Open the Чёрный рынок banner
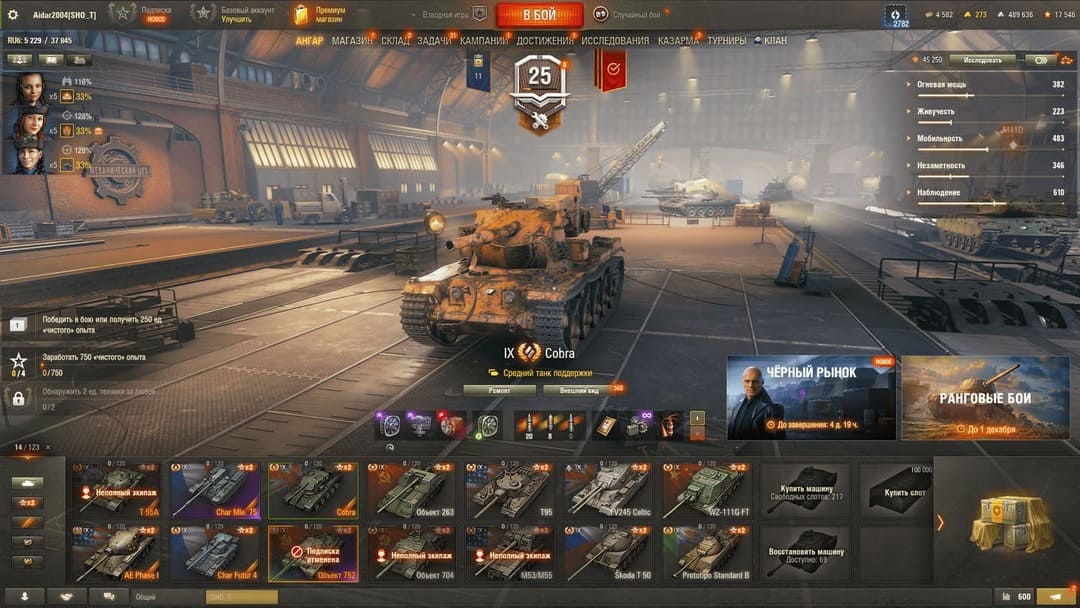This screenshot has height=608, width=1080. coord(811,398)
